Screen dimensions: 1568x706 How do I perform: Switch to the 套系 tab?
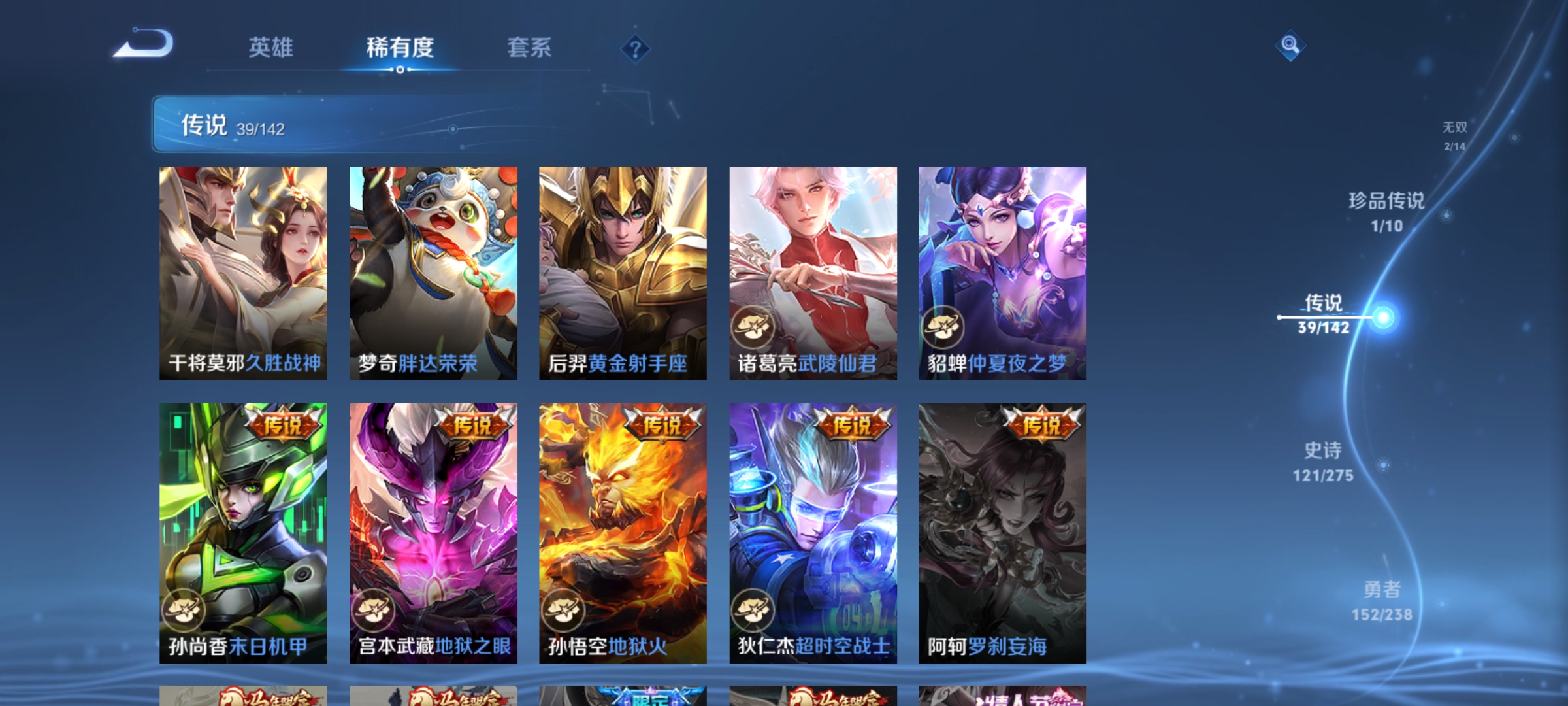pyautogui.click(x=531, y=48)
